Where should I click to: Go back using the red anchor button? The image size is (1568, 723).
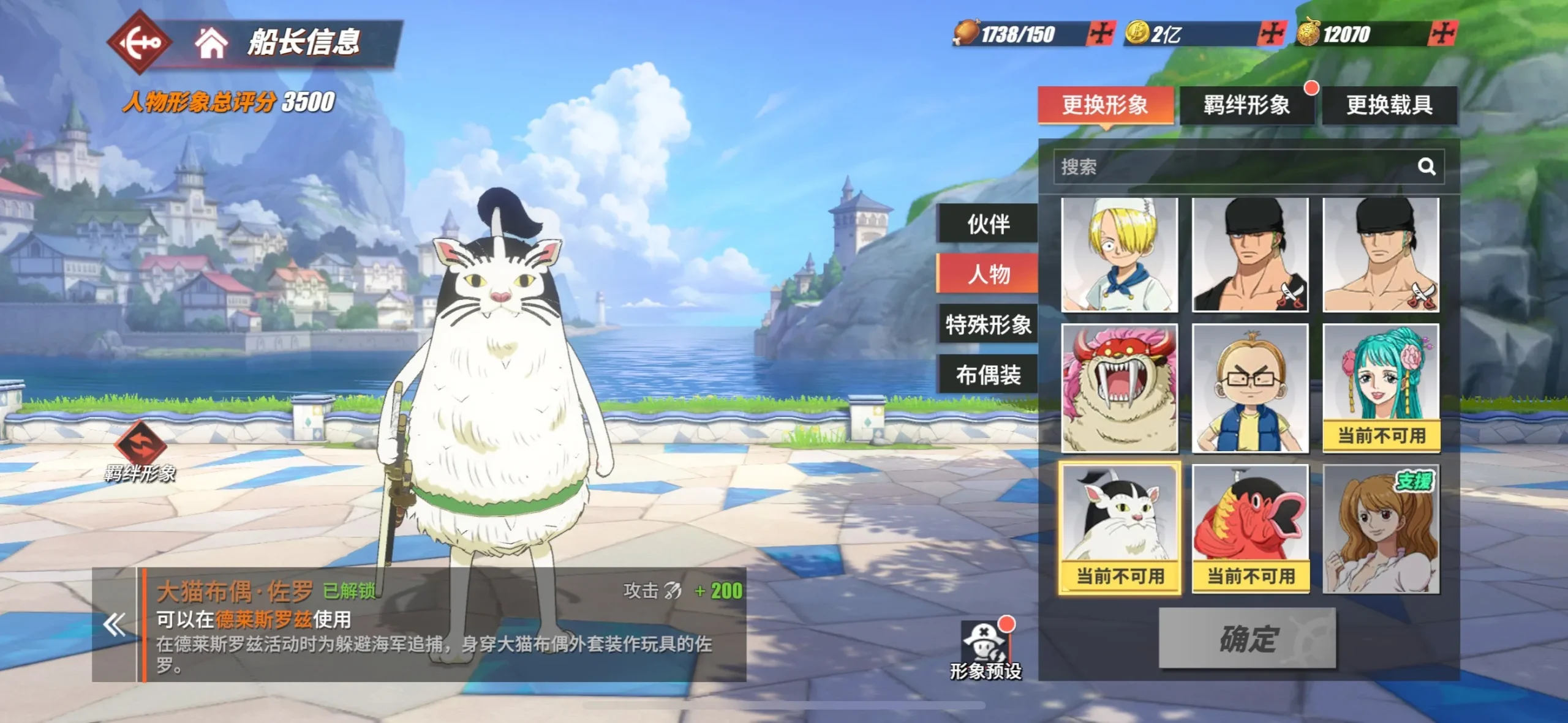(138, 42)
